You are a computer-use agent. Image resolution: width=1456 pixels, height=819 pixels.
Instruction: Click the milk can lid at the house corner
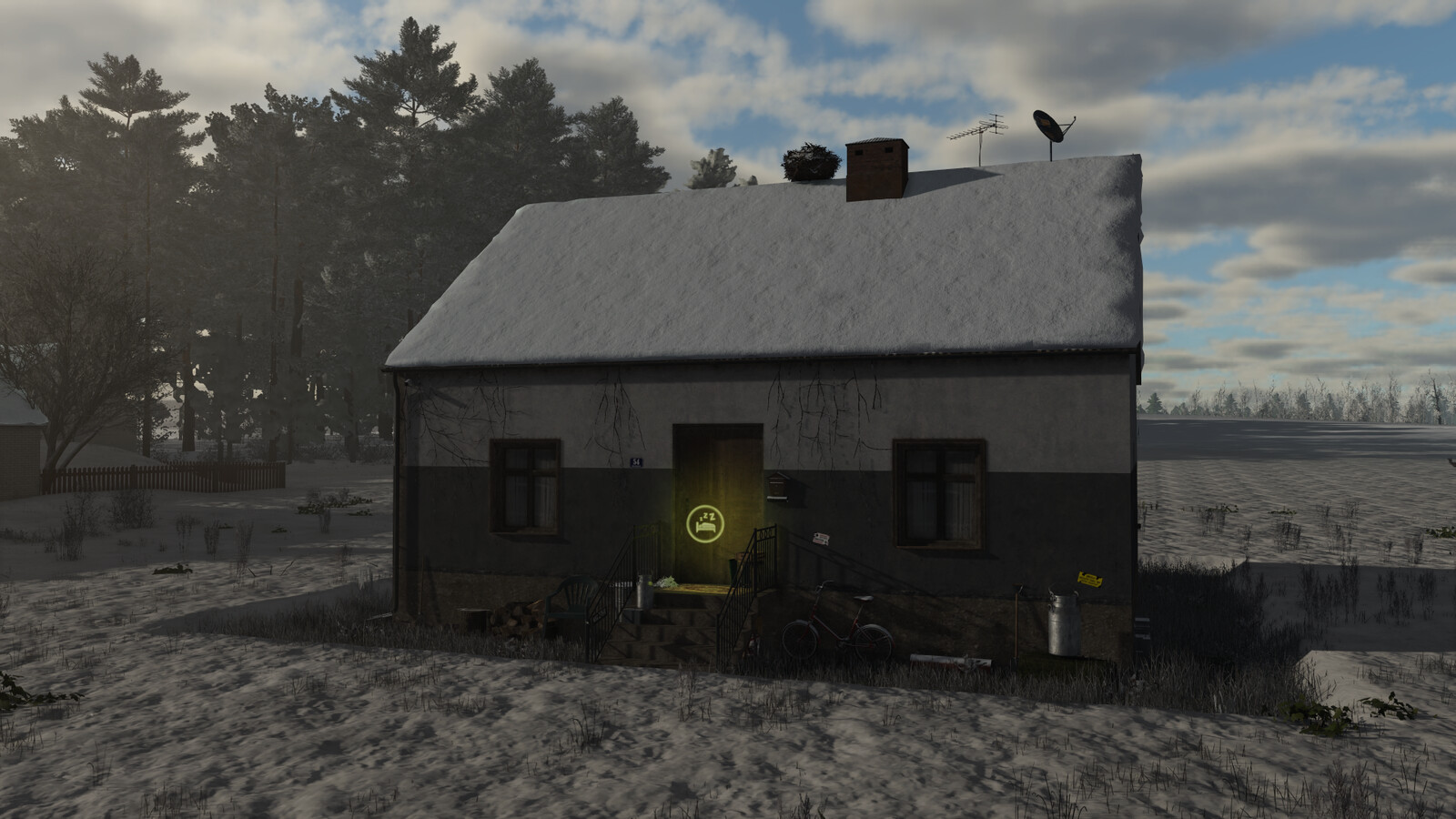pos(1064,590)
